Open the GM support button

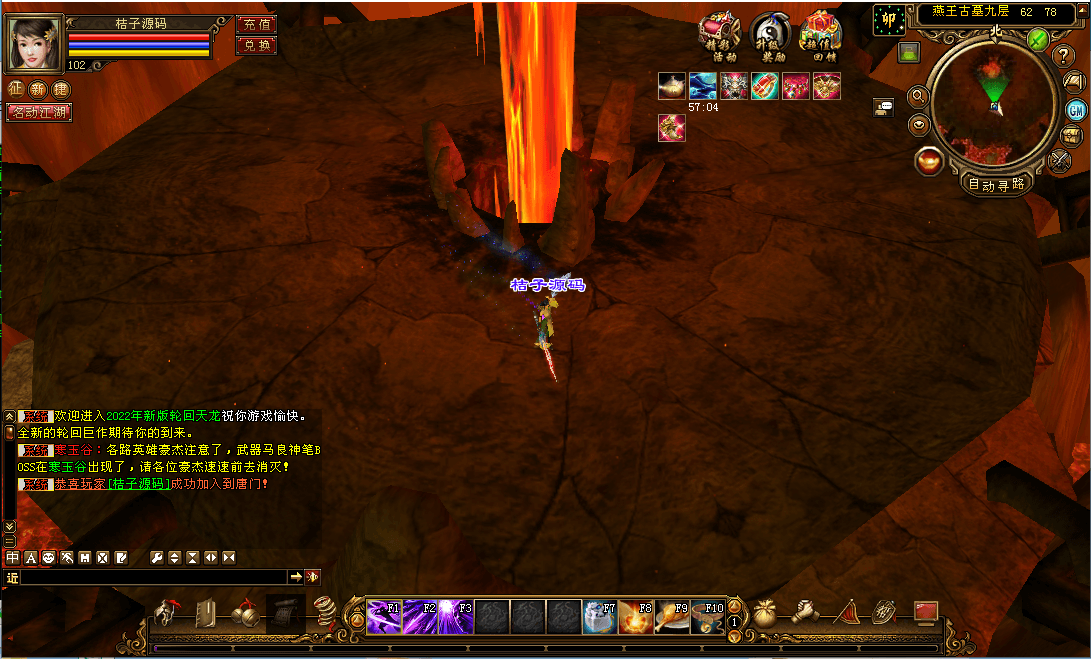pyautogui.click(x=1077, y=110)
